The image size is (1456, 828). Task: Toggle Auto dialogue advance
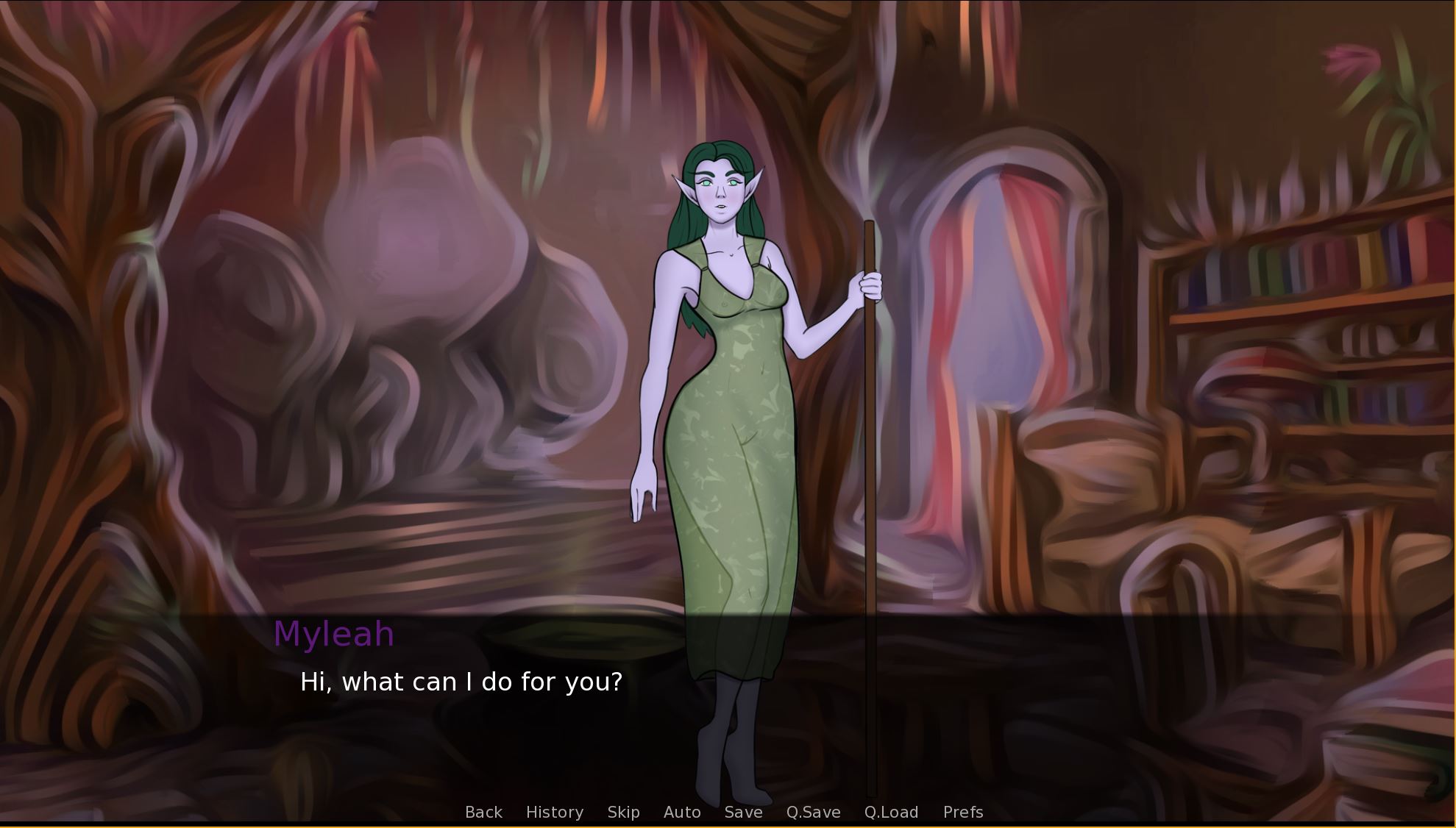681,812
